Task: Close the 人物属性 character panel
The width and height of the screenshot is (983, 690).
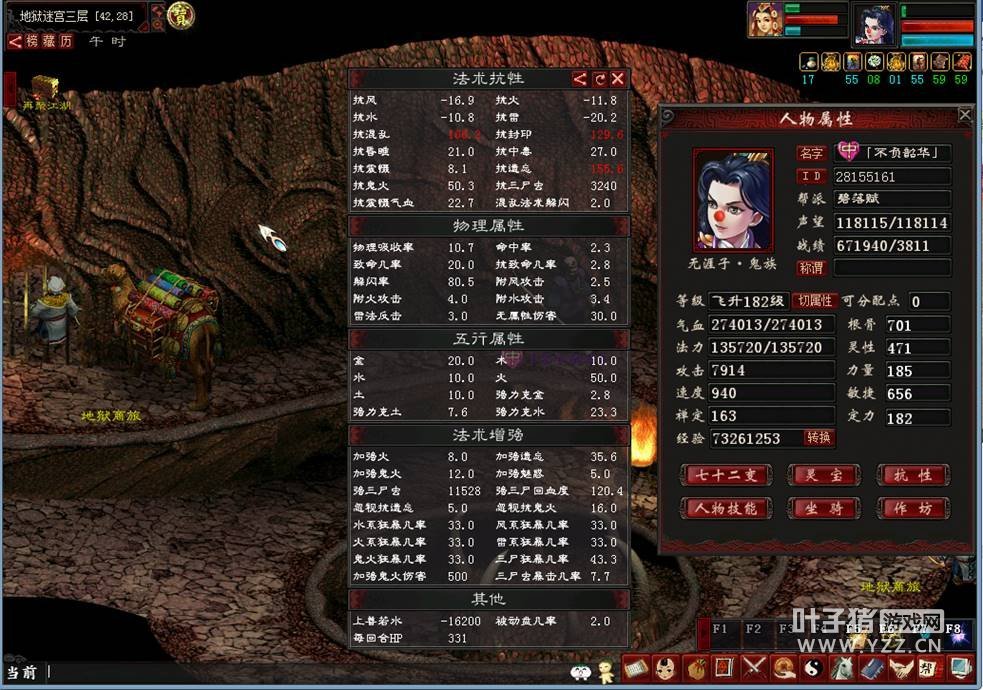Action: [x=964, y=115]
